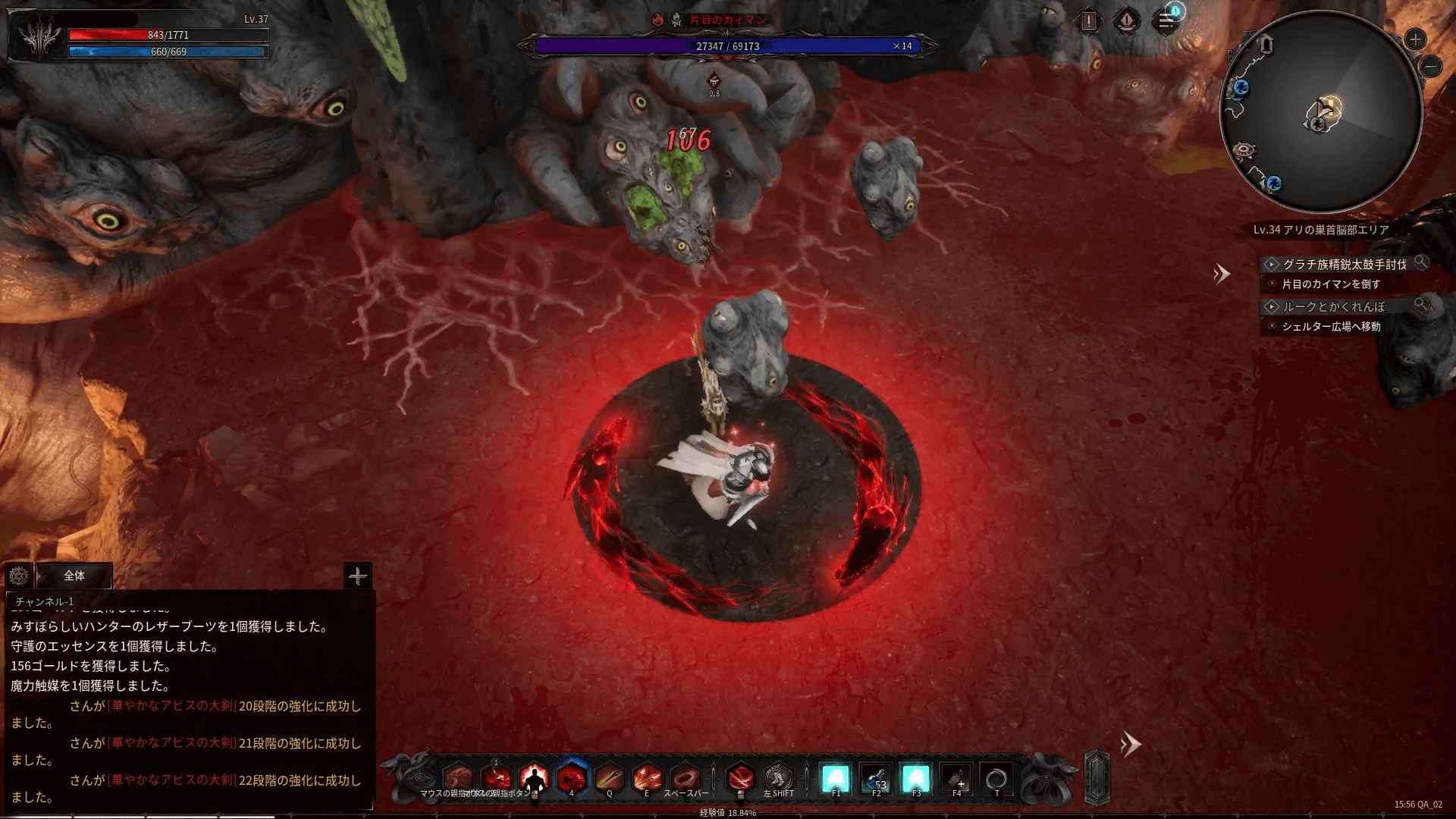Click the exclamation book icon in the top bar
1456x819 pixels.
click(x=1088, y=21)
